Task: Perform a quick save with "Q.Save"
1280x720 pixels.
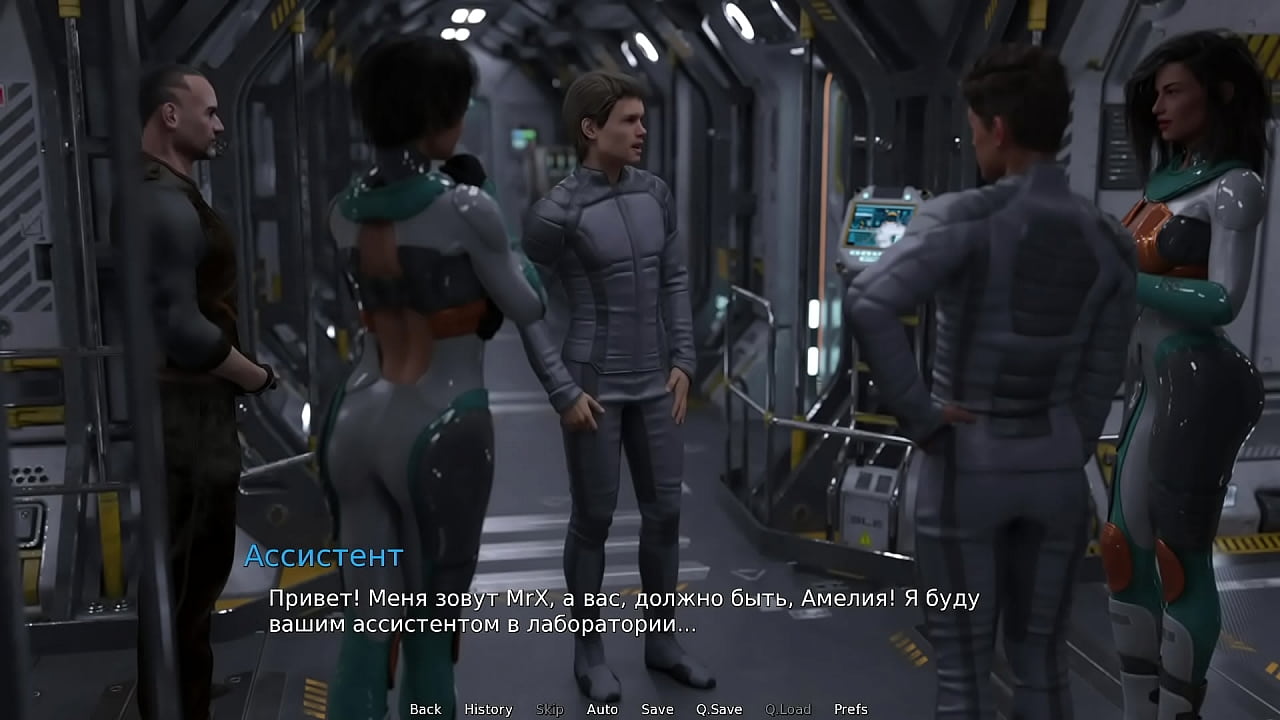Action: (718, 708)
